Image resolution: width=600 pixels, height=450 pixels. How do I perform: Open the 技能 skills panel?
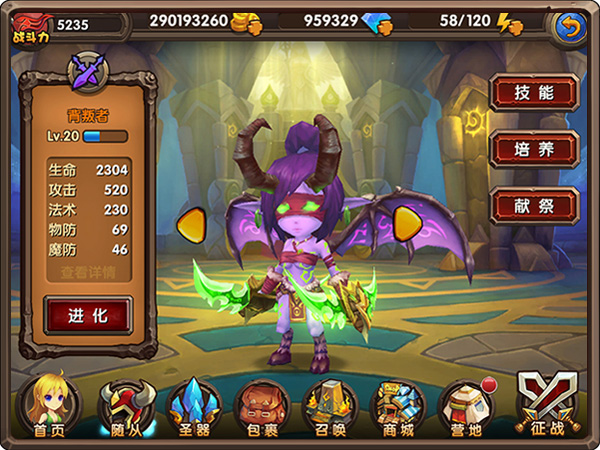tap(534, 92)
